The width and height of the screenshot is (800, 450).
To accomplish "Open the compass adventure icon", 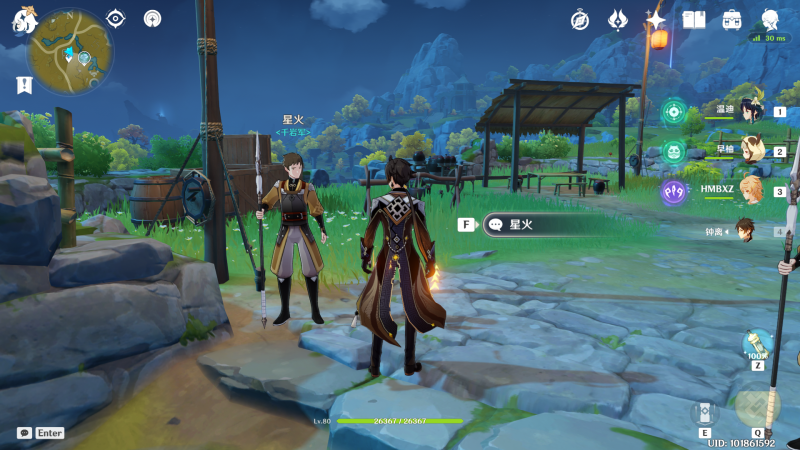I will click(x=580, y=19).
